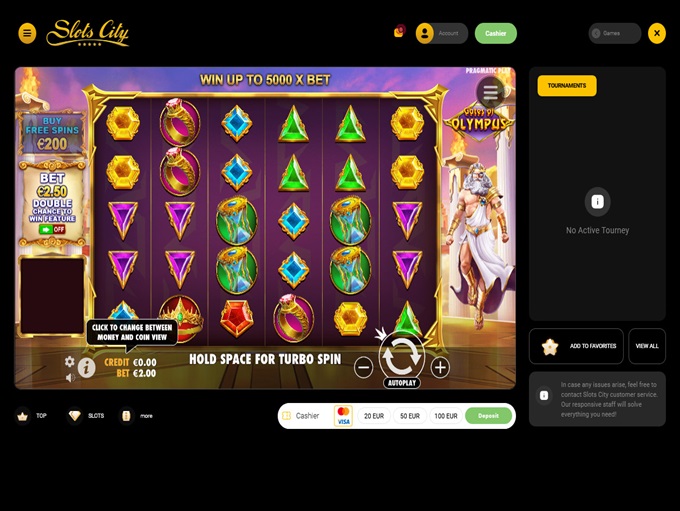
Task: Show the game info paytable
Action: (87, 368)
